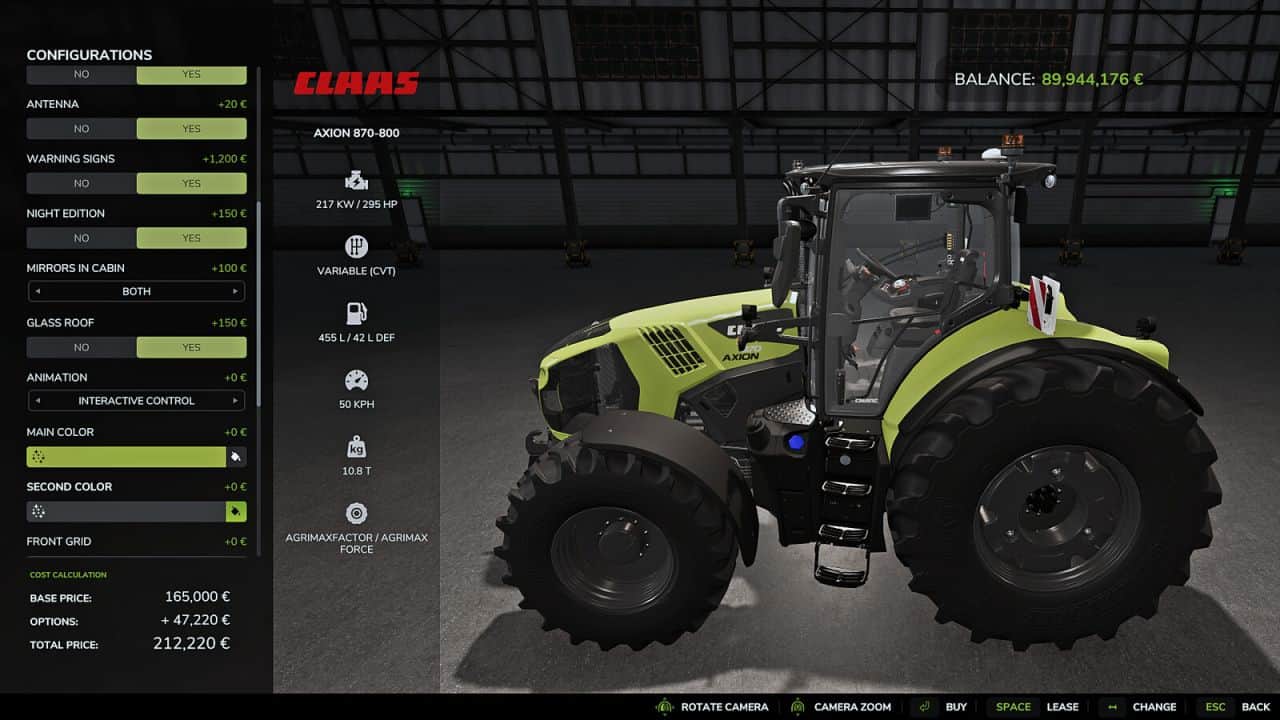Click left arrow of Mirrors in Cabin
The image size is (1280, 720).
pos(38,292)
